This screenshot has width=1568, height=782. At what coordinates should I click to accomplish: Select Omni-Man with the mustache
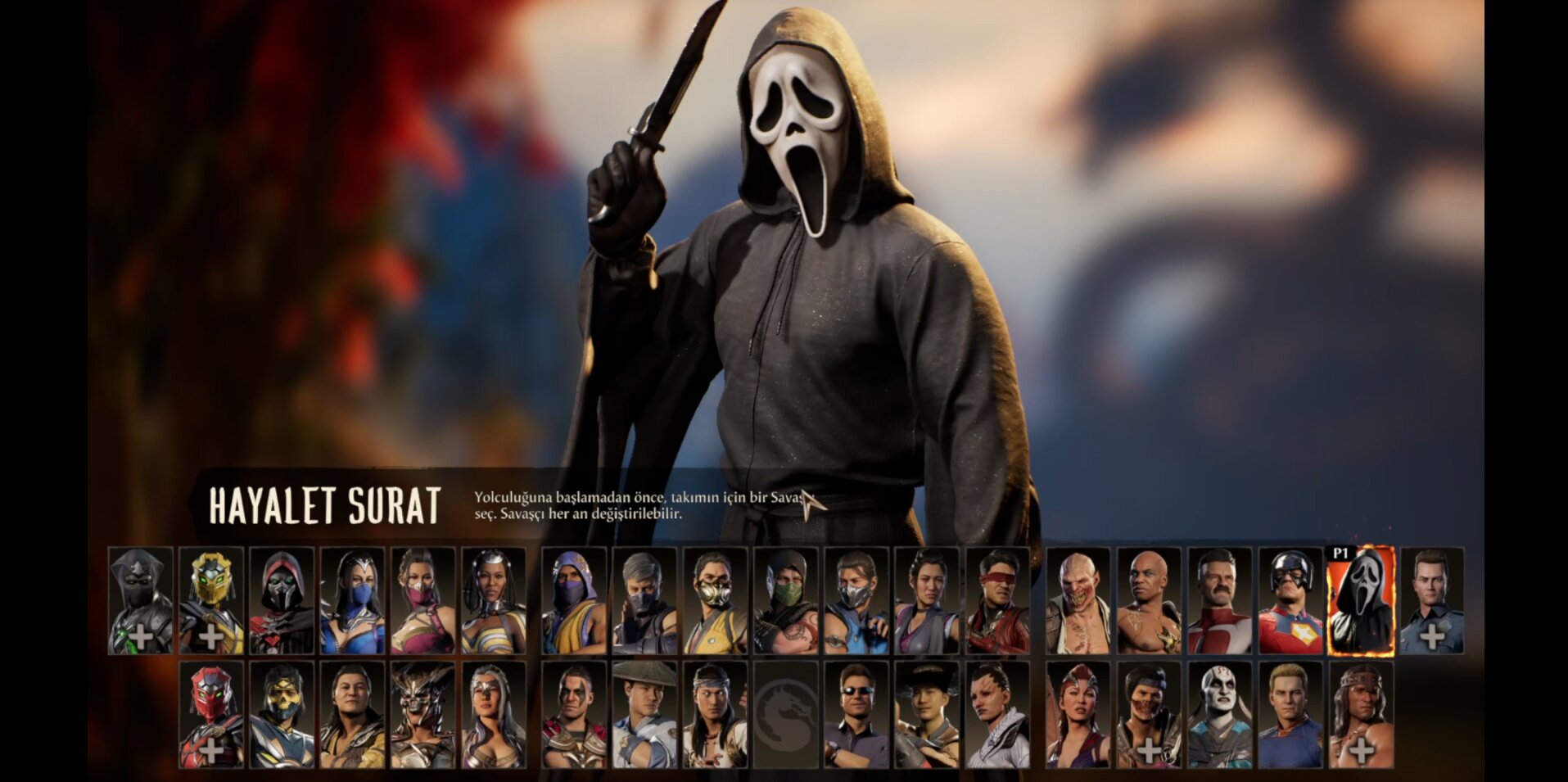1219,601
